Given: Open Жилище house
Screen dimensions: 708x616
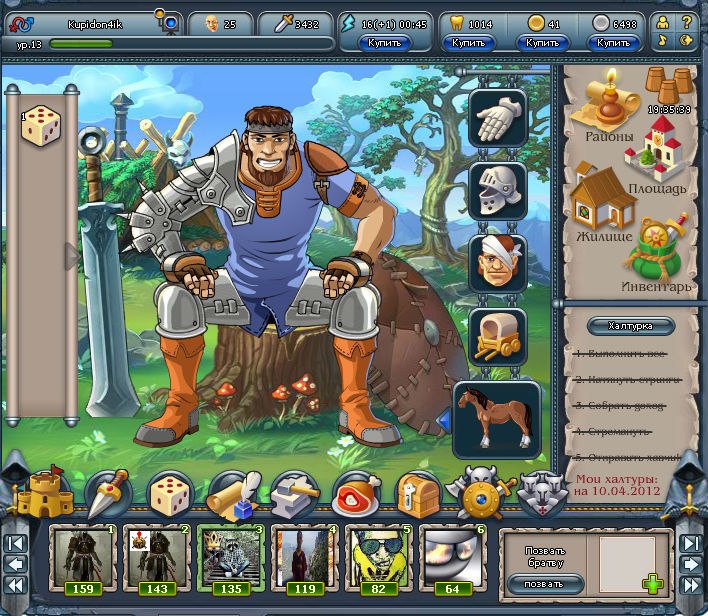Looking at the screenshot, I should [602, 204].
